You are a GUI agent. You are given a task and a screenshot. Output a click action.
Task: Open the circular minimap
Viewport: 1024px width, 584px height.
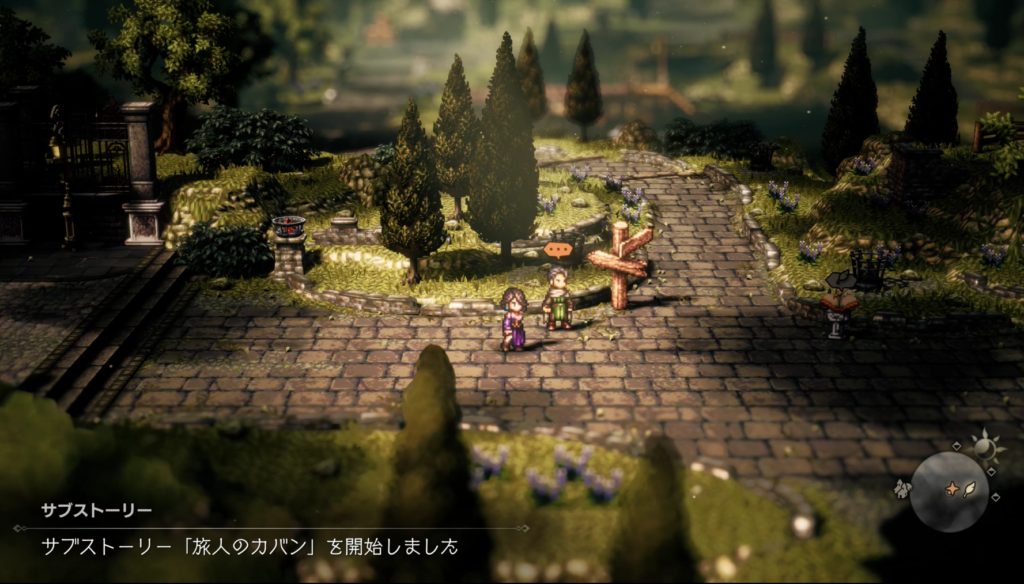pyautogui.click(x=949, y=492)
